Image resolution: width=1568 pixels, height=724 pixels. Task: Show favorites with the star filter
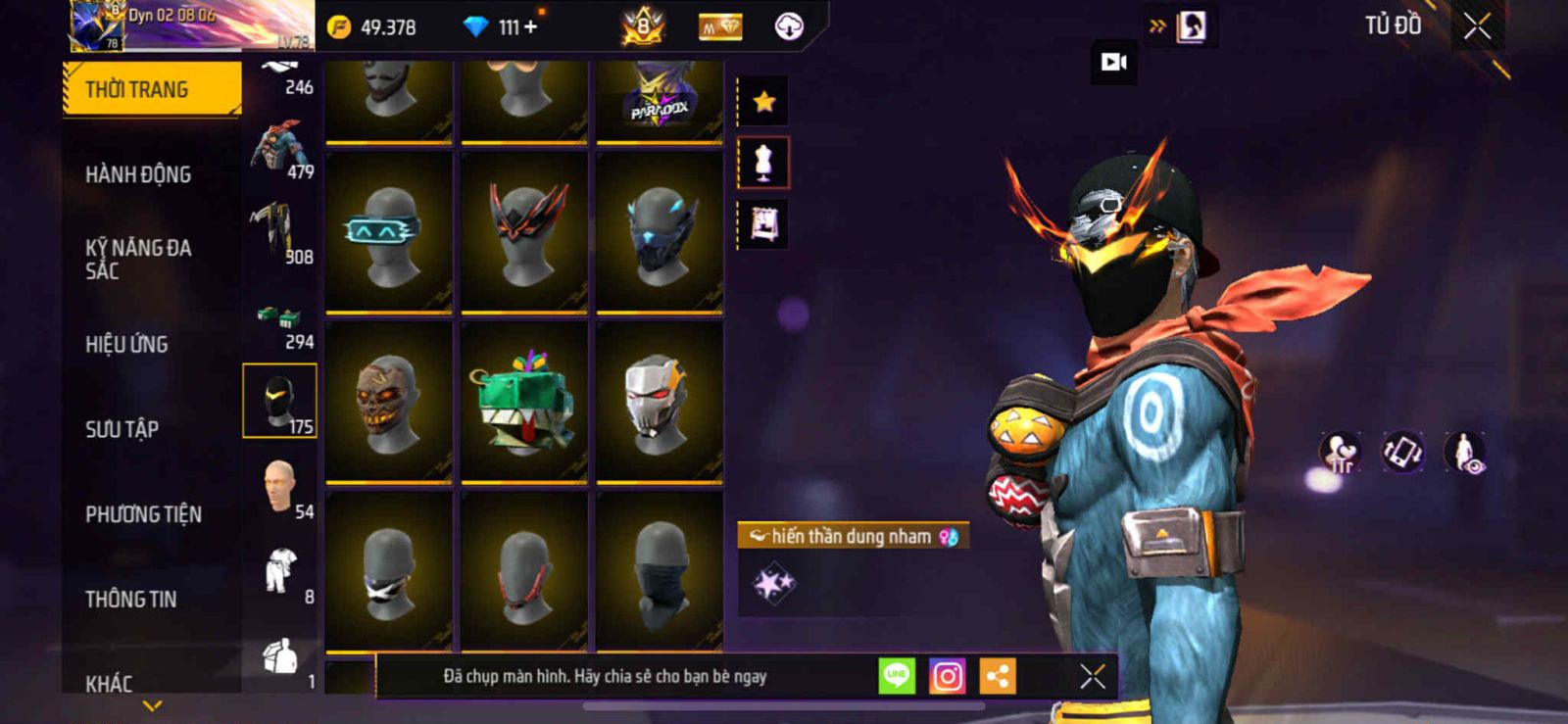pyautogui.click(x=763, y=101)
